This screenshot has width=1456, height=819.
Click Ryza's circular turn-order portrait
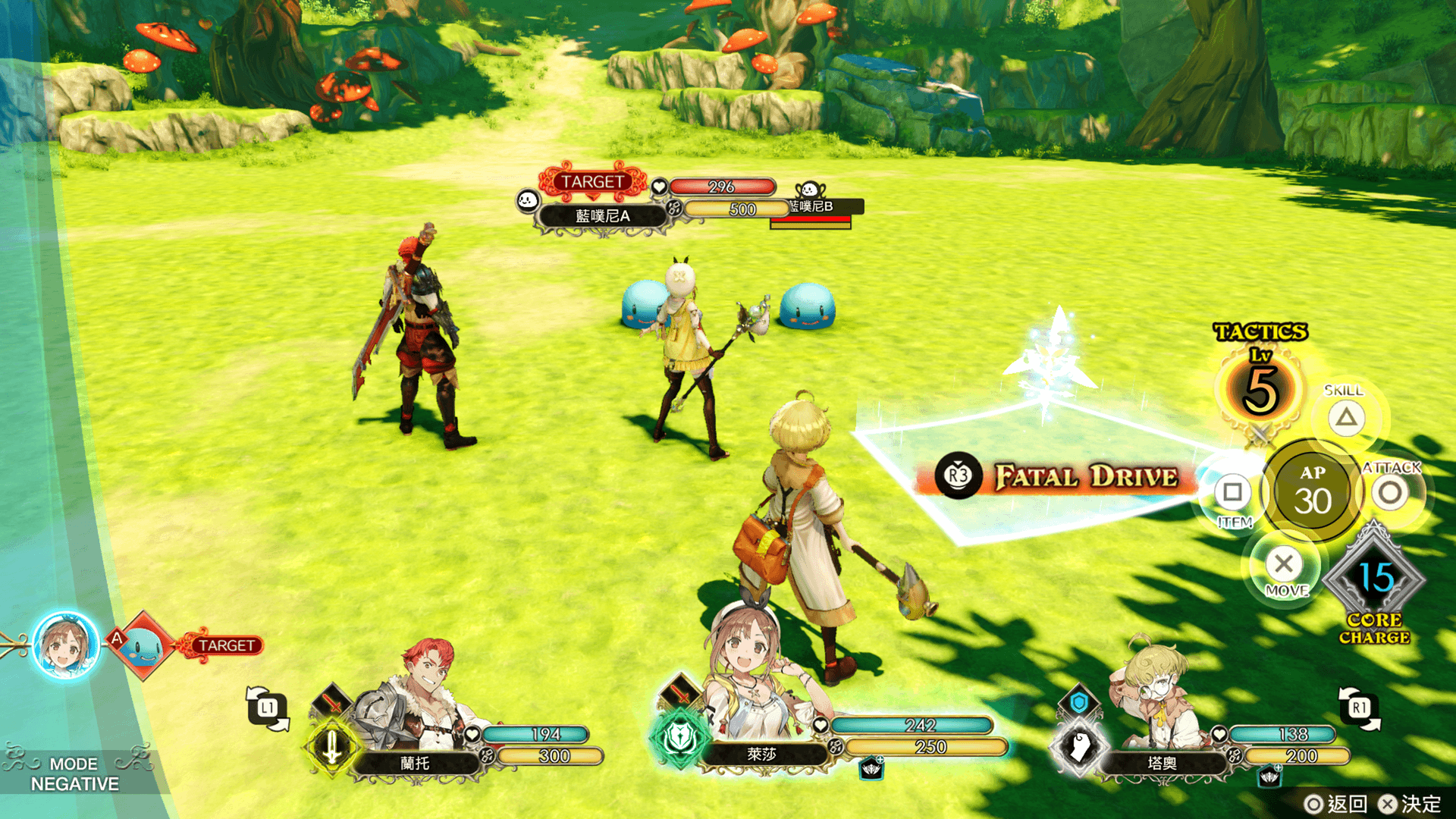tap(66, 646)
